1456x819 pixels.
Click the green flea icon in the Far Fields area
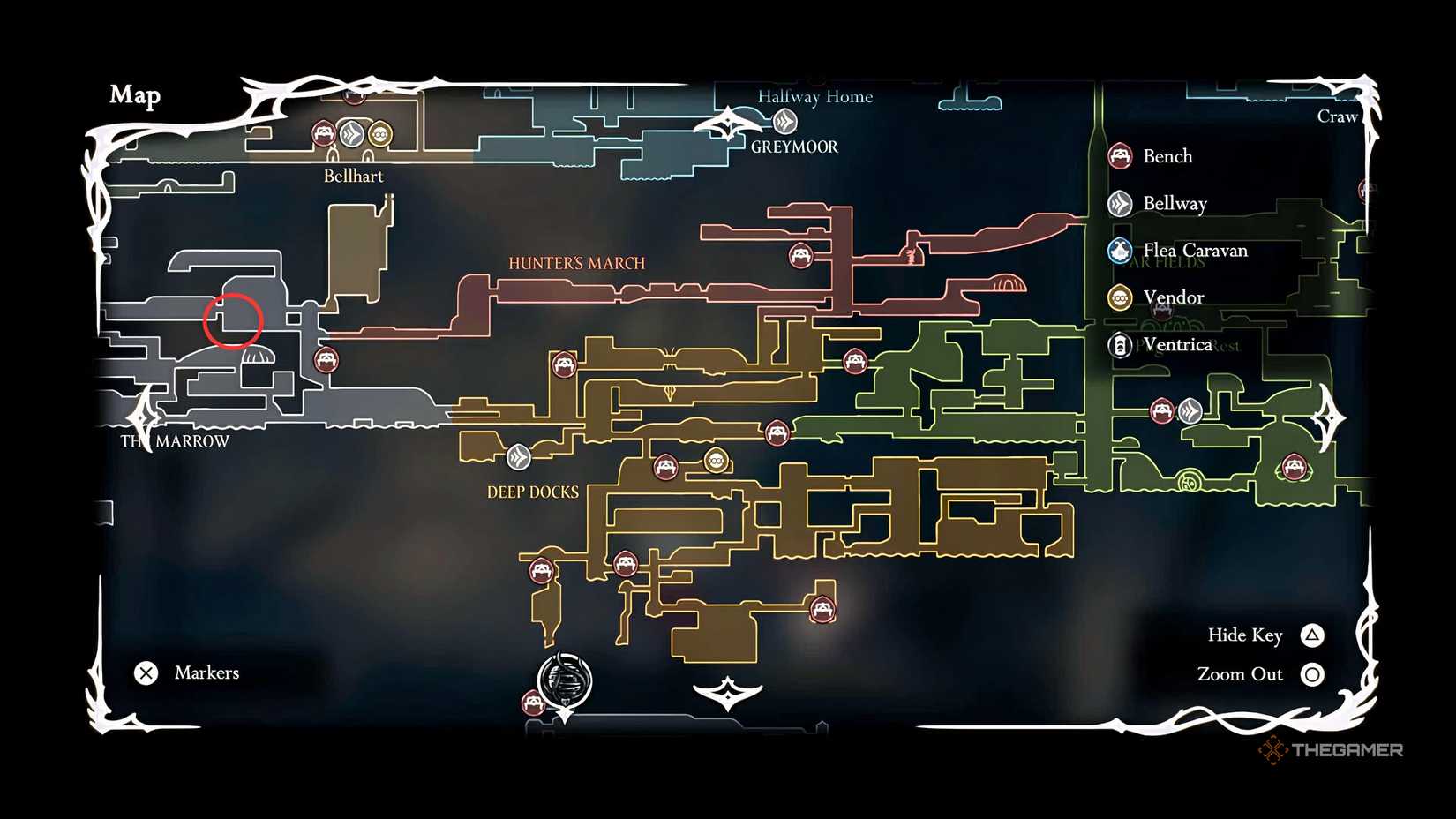1191,481
